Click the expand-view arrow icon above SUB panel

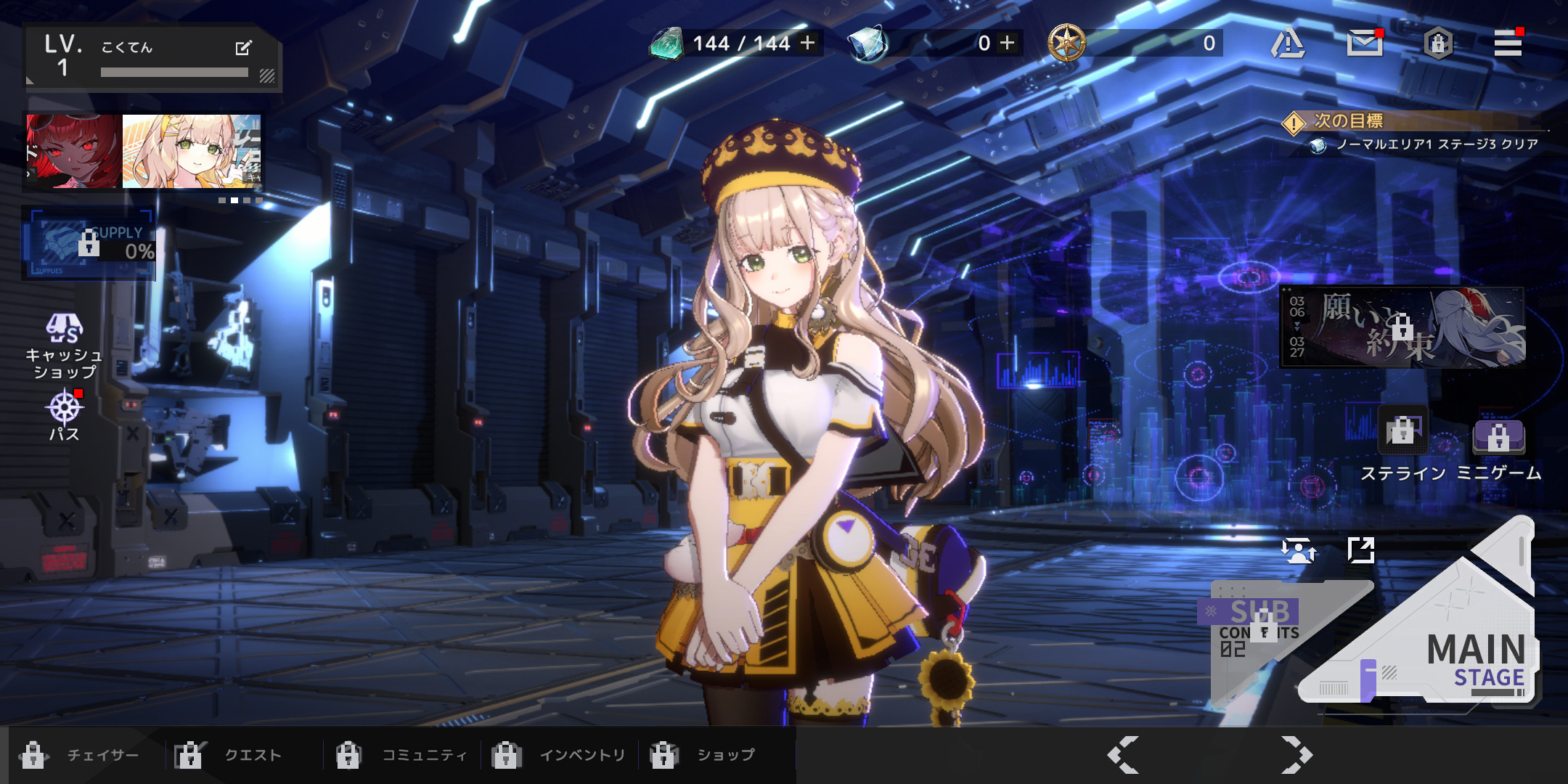click(x=1360, y=550)
